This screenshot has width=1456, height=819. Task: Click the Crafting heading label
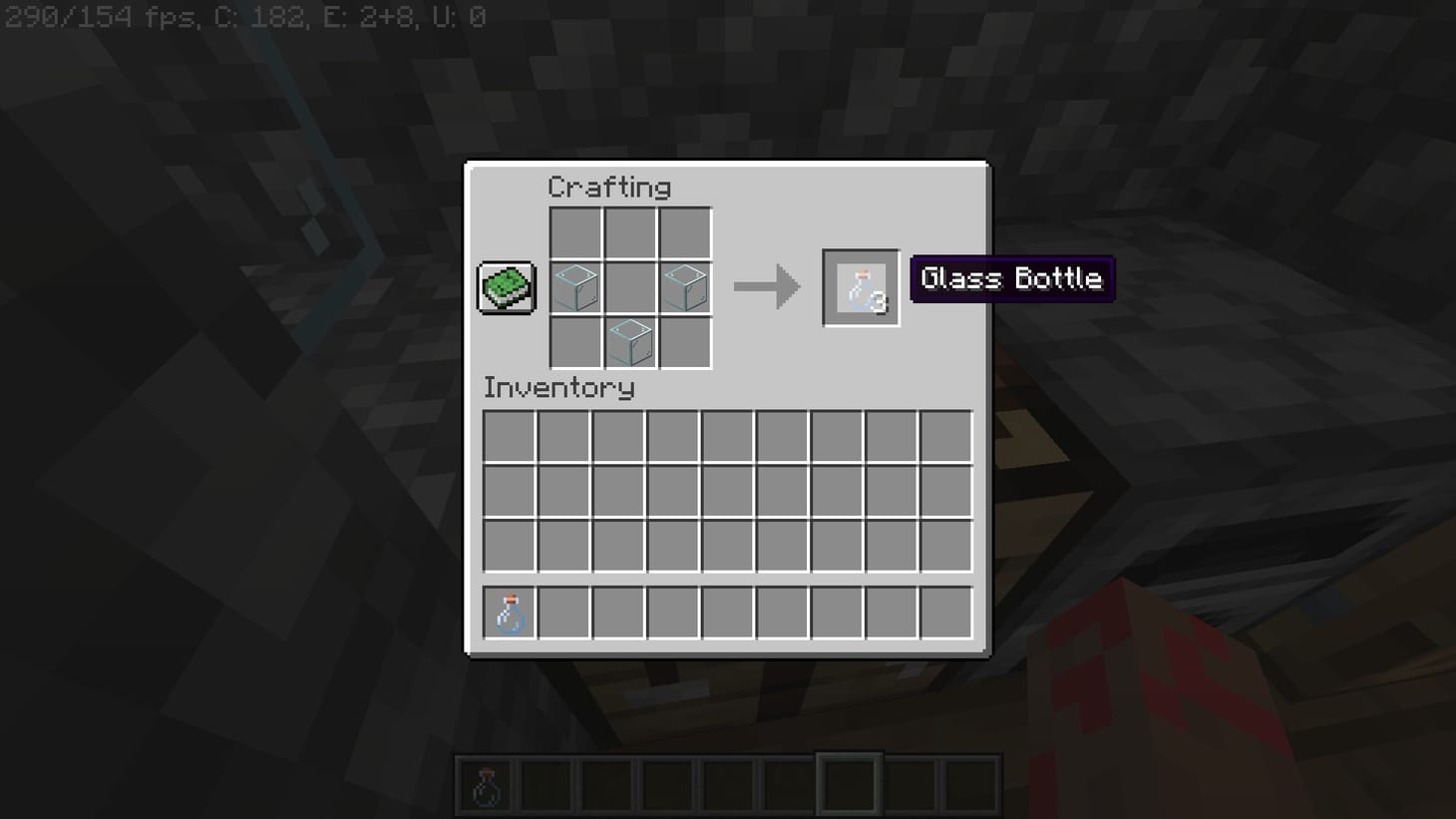click(x=609, y=187)
